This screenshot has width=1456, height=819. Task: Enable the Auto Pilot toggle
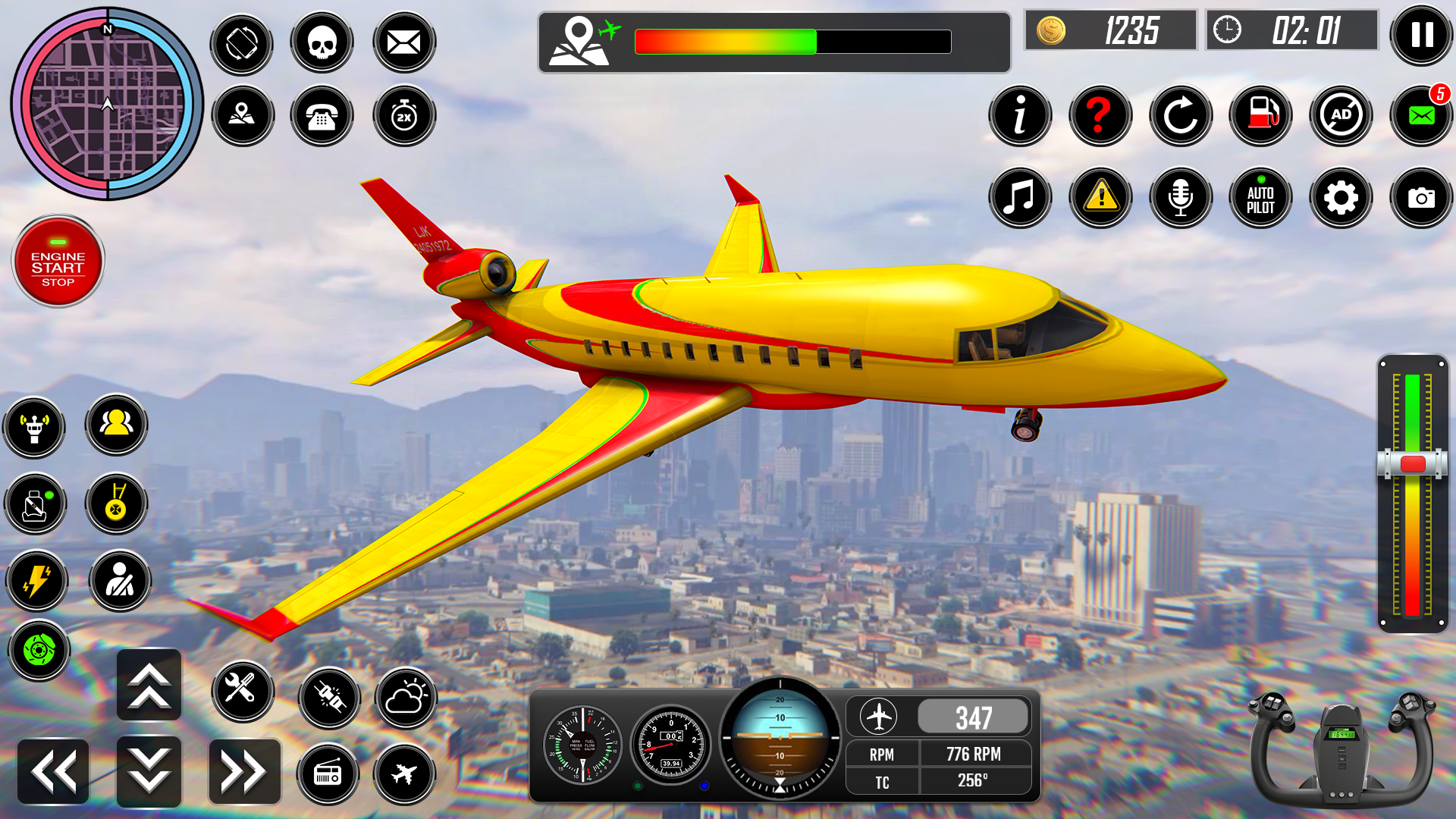1260,198
